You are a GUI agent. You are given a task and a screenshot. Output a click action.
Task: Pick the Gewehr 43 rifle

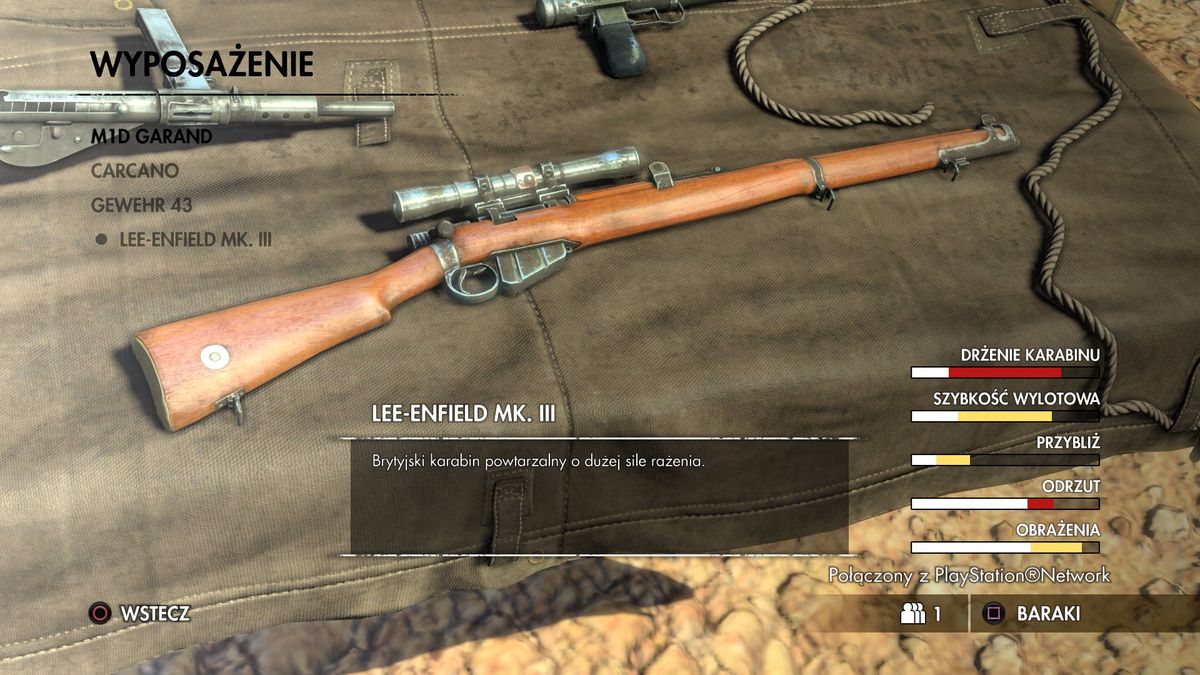pyautogui.click(x=141, y=205)
